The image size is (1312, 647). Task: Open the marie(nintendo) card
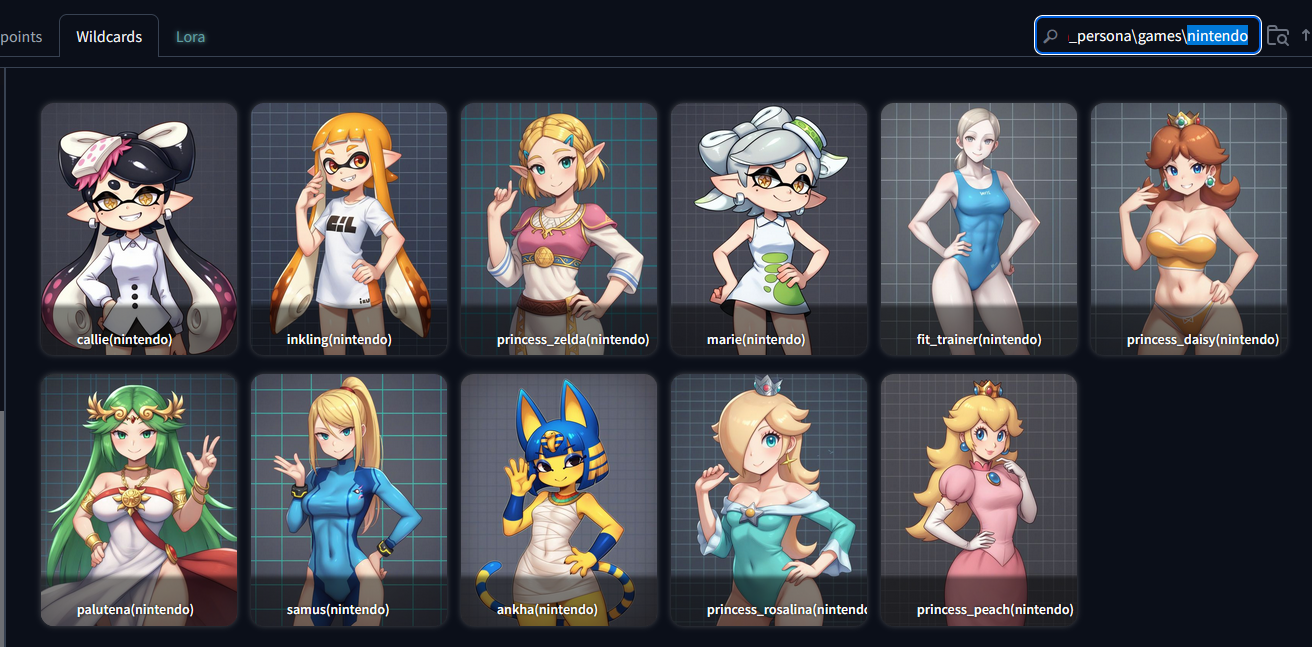tap(769, 229)
